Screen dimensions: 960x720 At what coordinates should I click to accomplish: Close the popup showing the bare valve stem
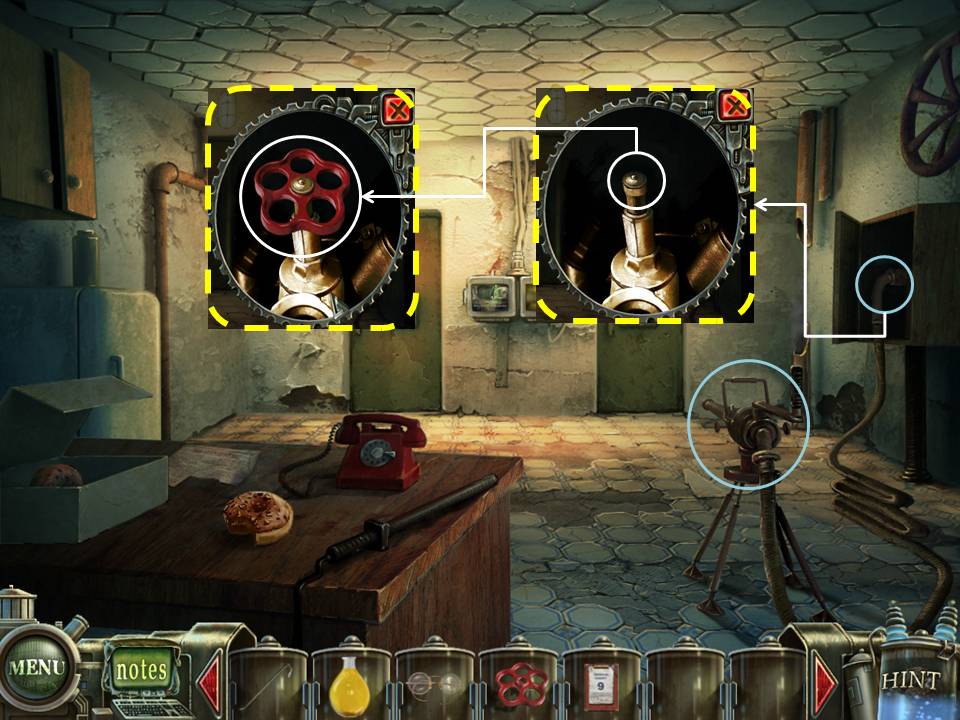[x=734, y=106]
